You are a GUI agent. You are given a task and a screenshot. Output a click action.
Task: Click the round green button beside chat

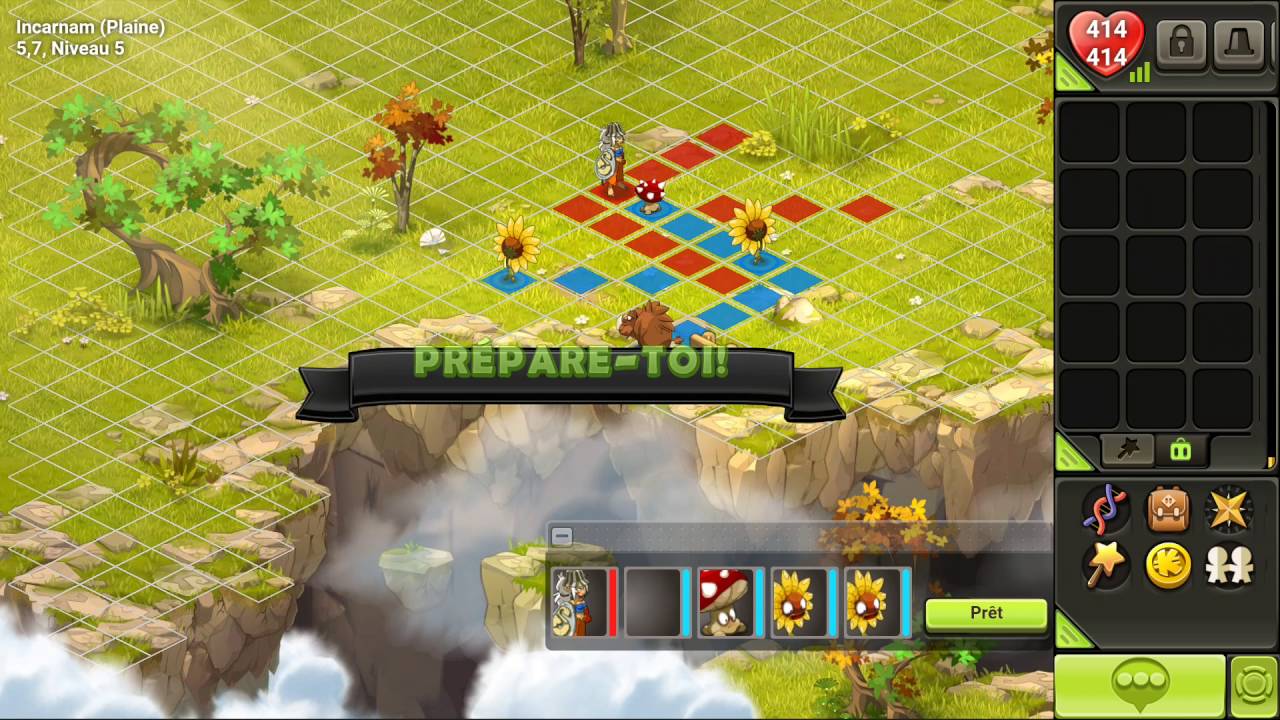pyautogui.click(x=1254, y=687)
